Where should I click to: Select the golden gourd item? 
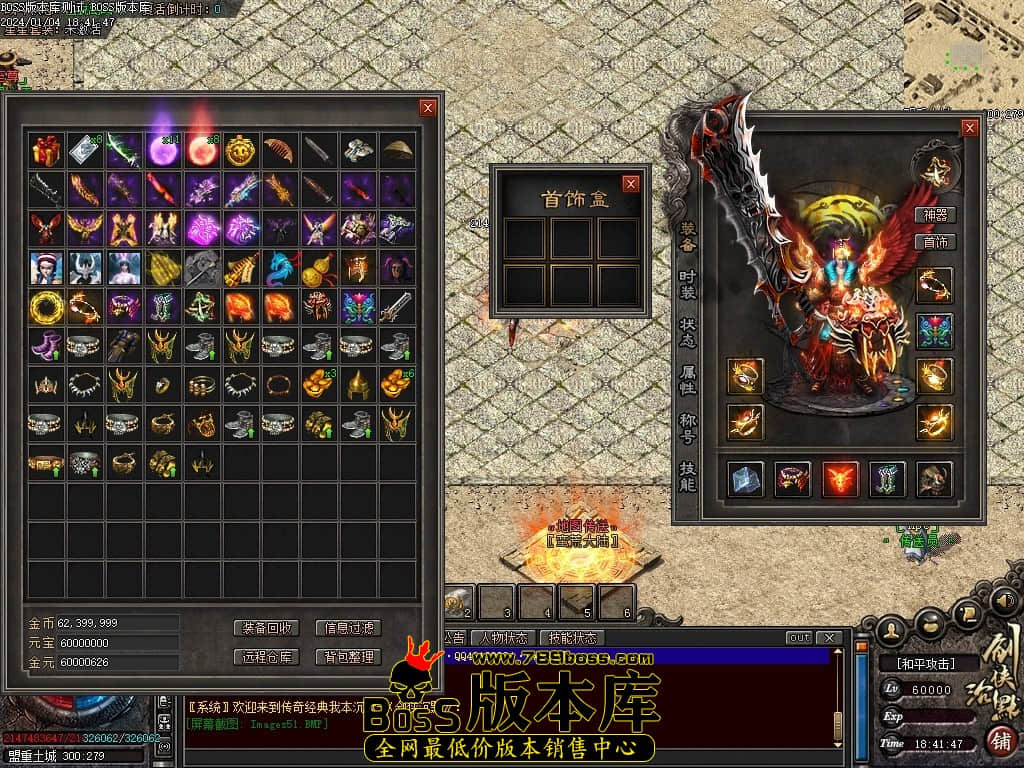(x=318, y=268)
